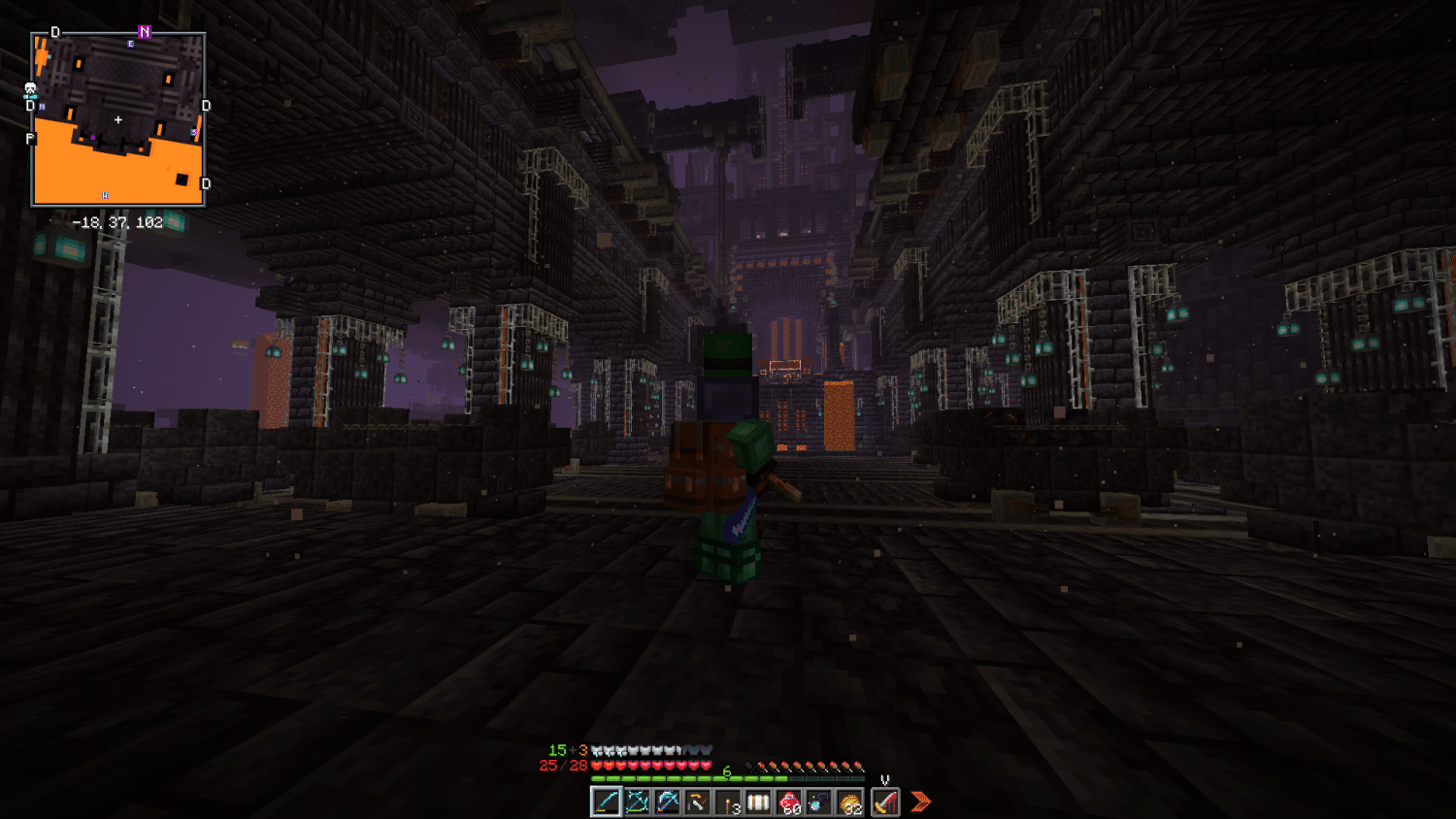Click the P marker on the minimap's left edge
This screenshot has height=819, width=1456.
(x=29, y=138)
